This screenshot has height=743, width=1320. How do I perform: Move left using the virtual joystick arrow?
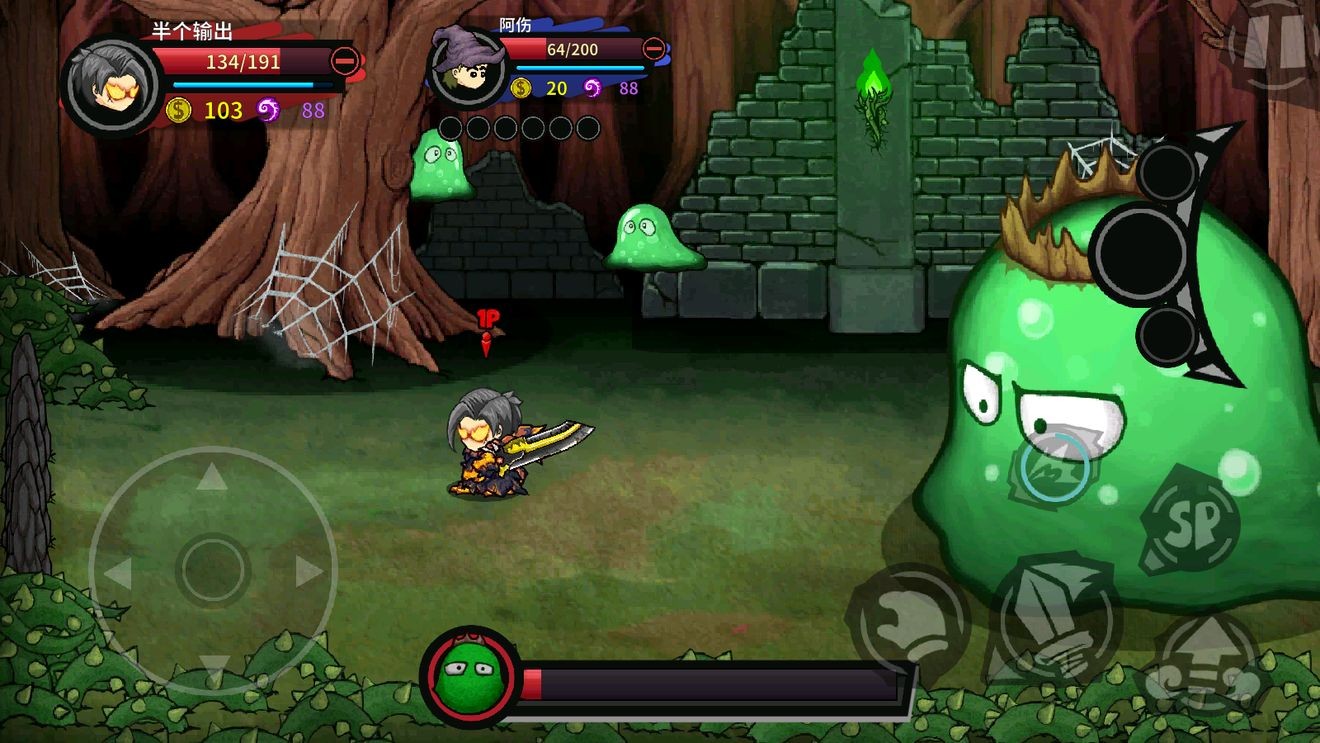point(119,574)
